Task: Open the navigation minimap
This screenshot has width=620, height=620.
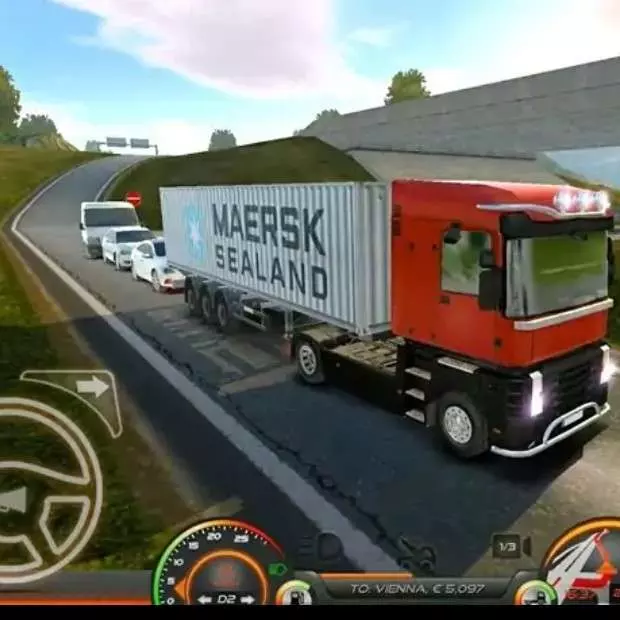Action: click(x=585, y=565)
